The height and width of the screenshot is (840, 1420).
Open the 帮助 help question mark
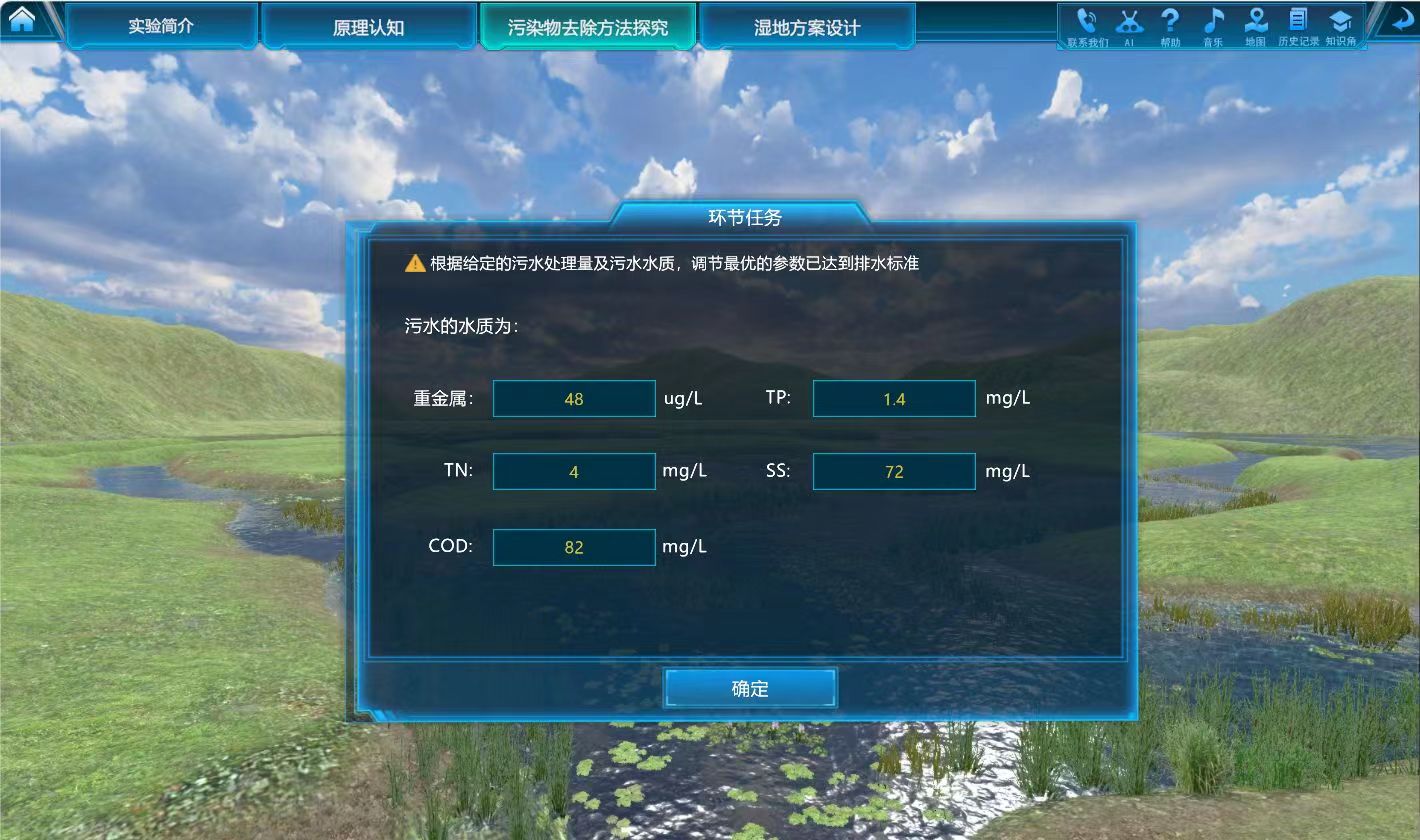1170,25
